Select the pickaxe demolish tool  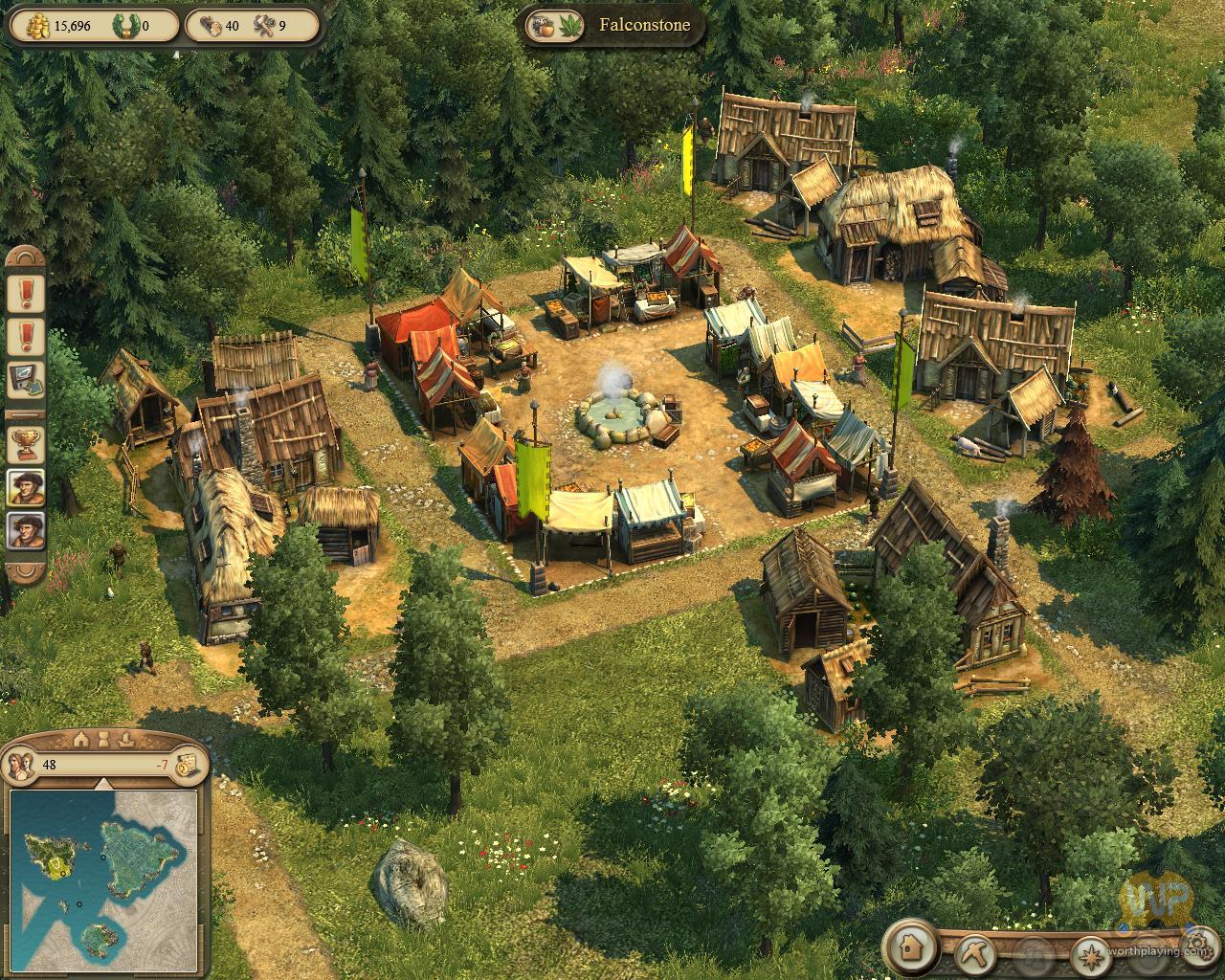pos(974,952)
